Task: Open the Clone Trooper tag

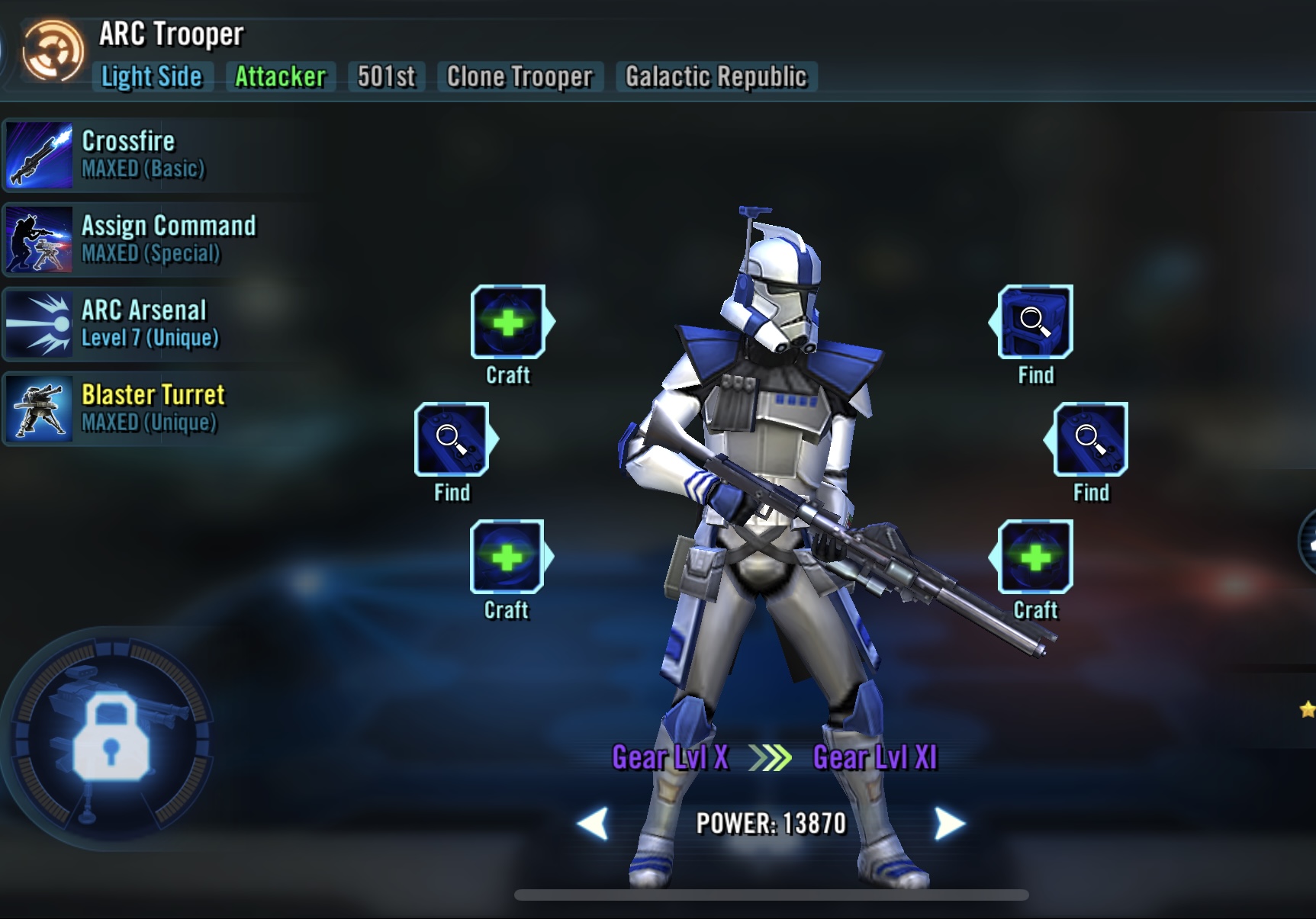Action: [x=520, y=77]
